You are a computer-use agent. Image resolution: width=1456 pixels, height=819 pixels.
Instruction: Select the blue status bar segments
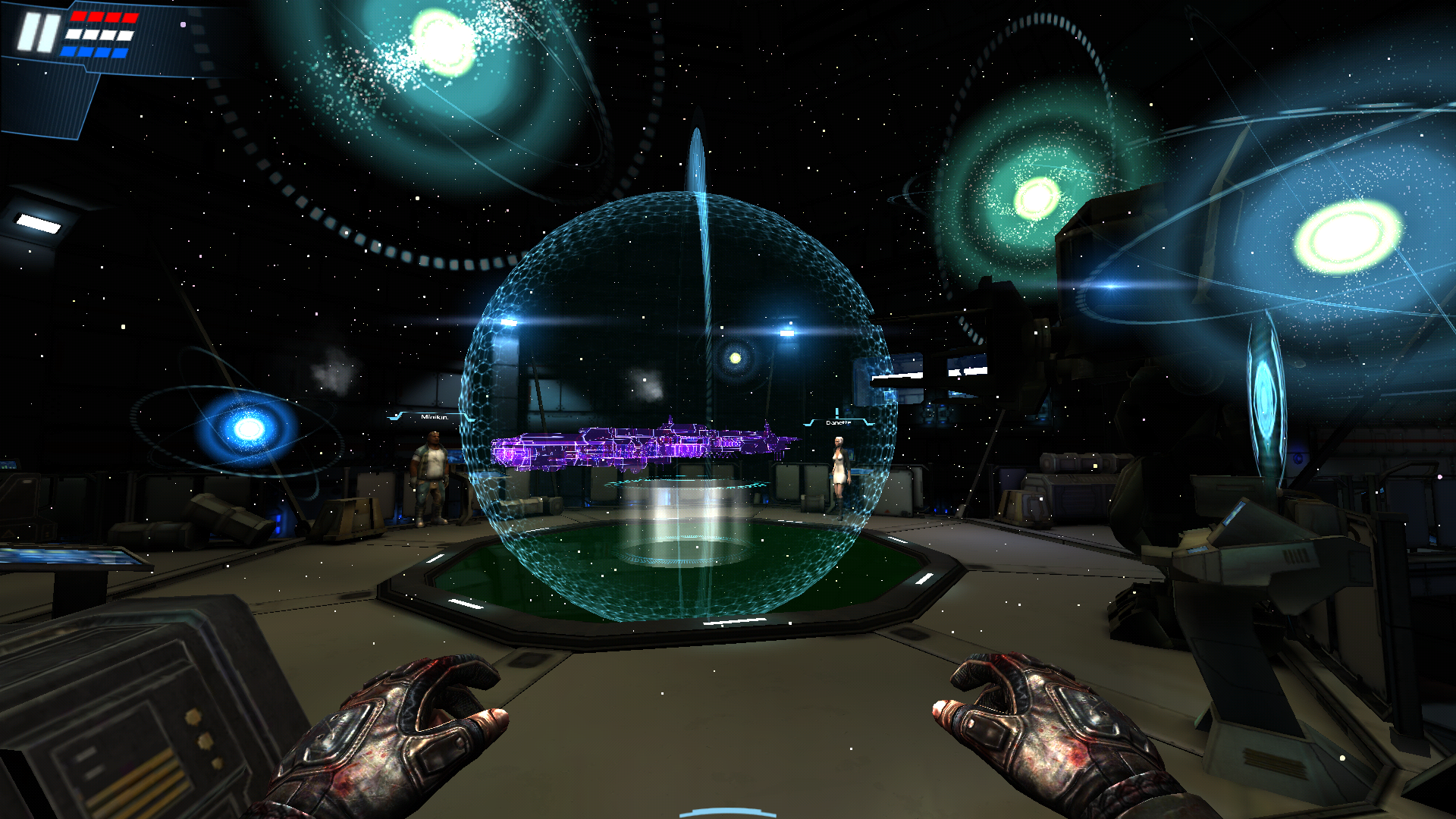click(x=93, y=52)
